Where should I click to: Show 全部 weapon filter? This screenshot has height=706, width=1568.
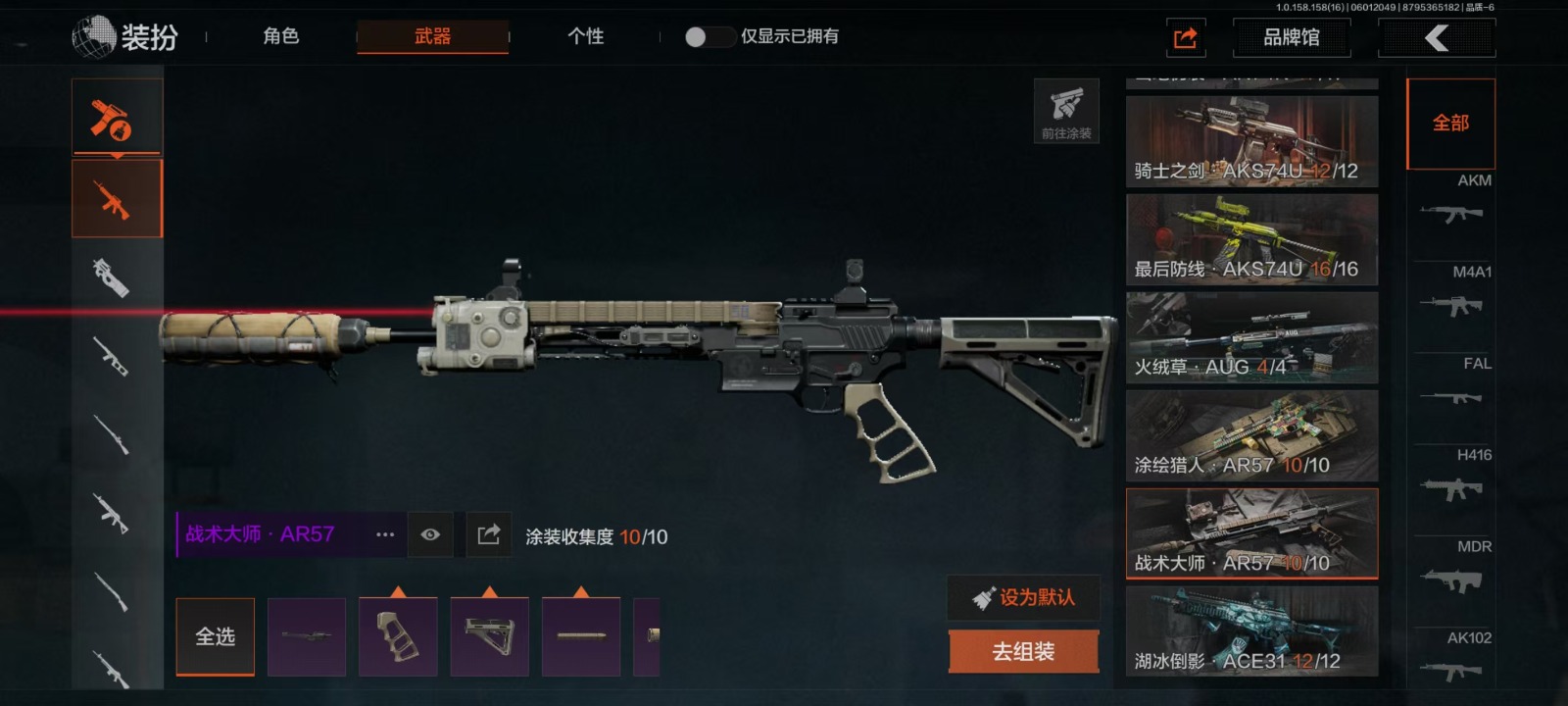pos(1450,124)
